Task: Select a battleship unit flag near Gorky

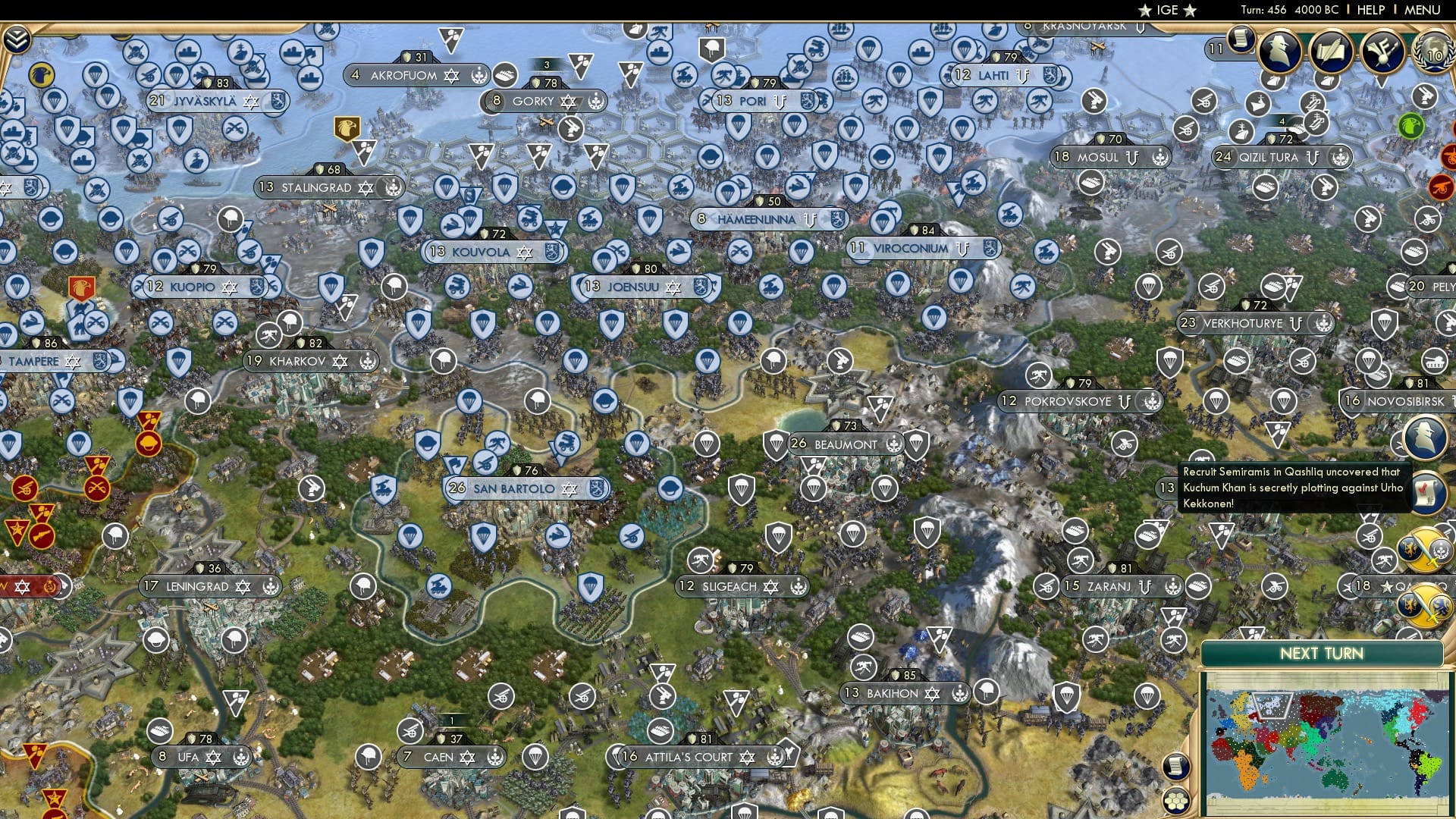Action: click(x=660, y=53)
